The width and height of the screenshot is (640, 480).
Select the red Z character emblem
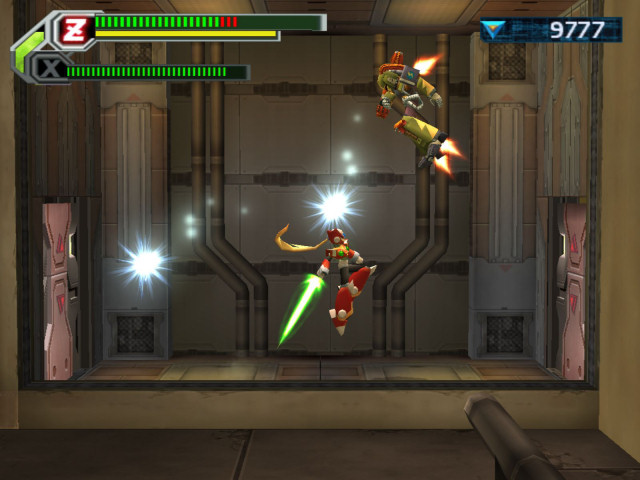72,28
